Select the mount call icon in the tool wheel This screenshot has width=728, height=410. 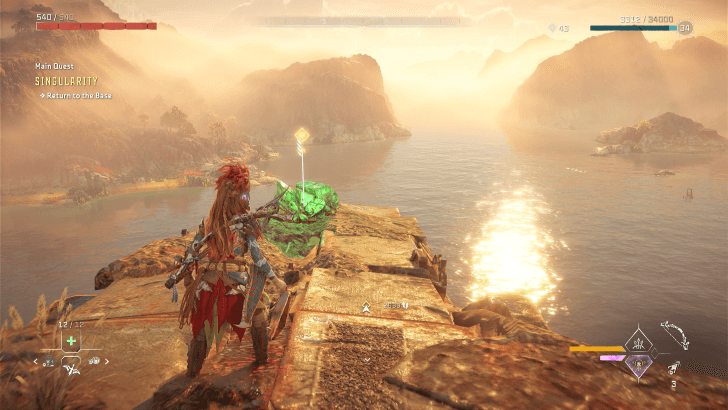[x=71, y=369]
